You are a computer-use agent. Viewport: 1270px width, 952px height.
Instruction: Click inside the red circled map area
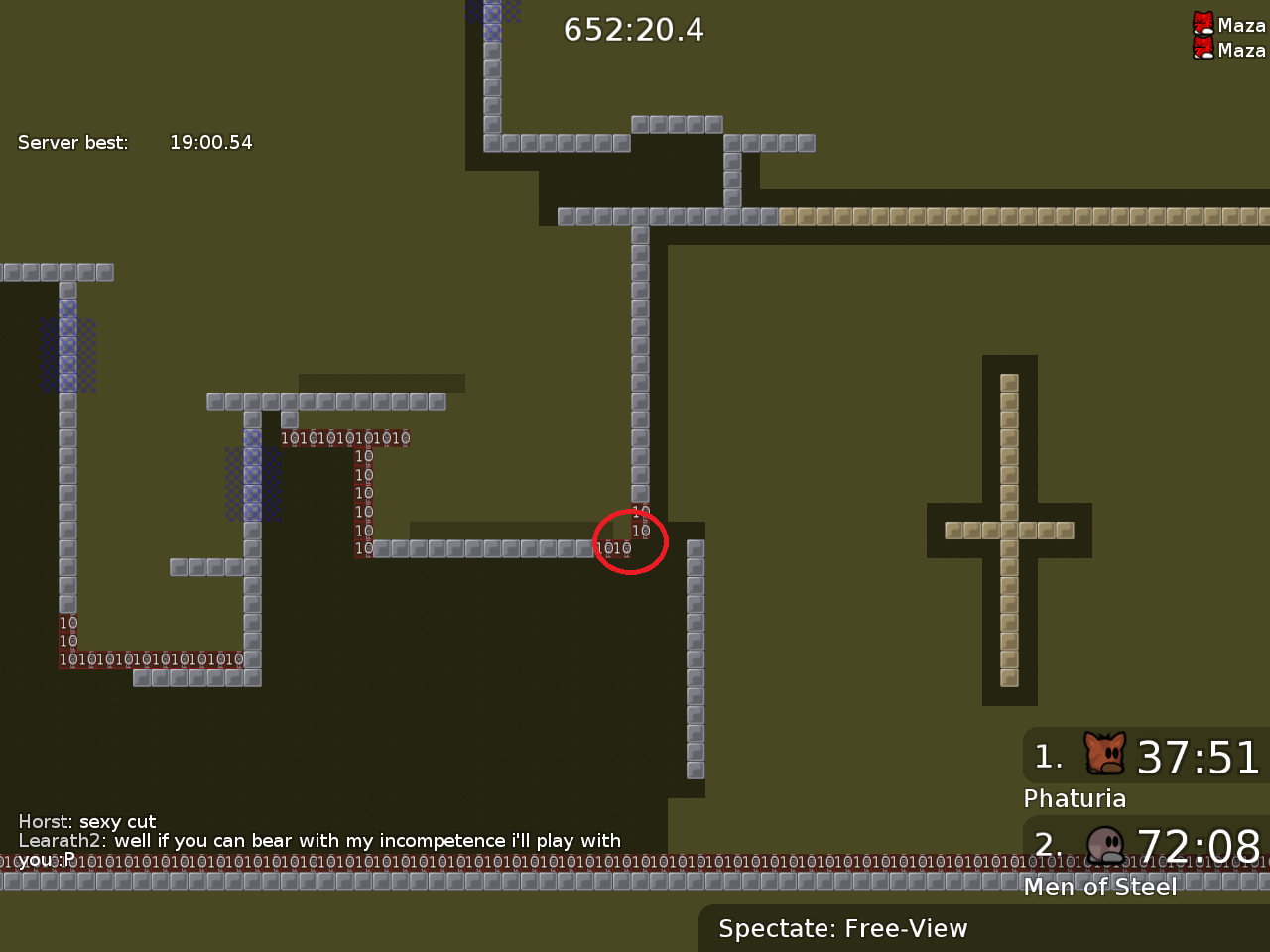(x=631, y=541)
